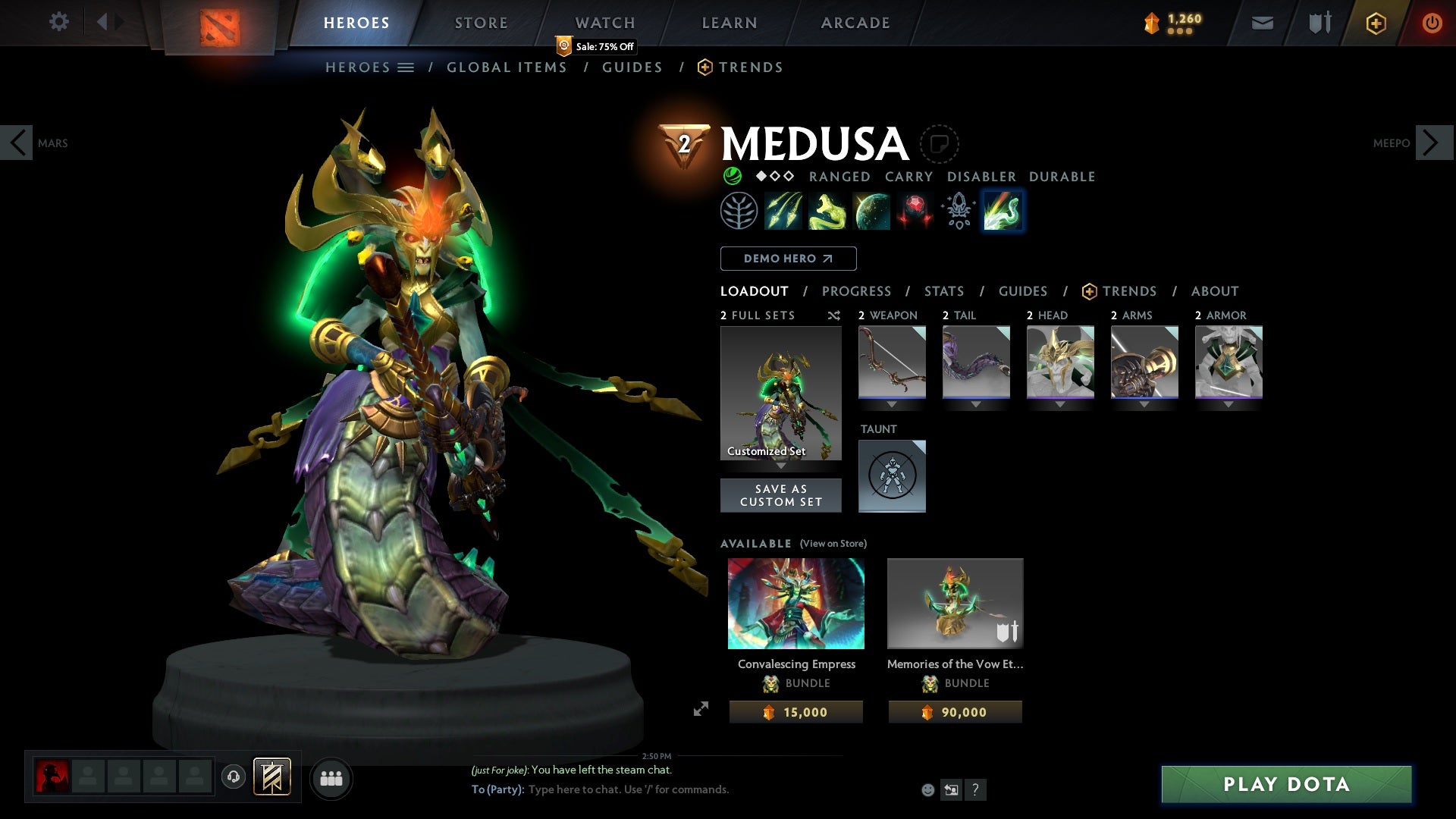Click the shuffle icon next to Full Sets
Image resolution: width=1456 pixels, height=819 pixels.
834,315
